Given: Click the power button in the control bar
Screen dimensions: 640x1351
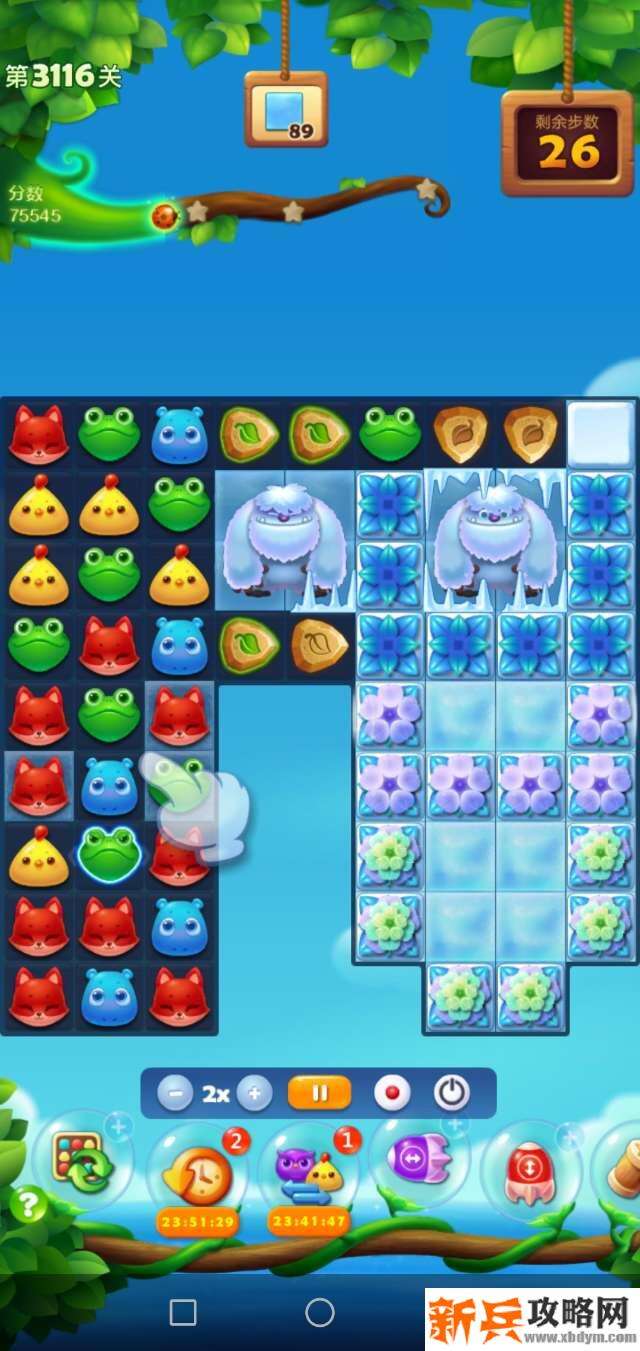Looking at the screenshot, I should (452, 1093).
